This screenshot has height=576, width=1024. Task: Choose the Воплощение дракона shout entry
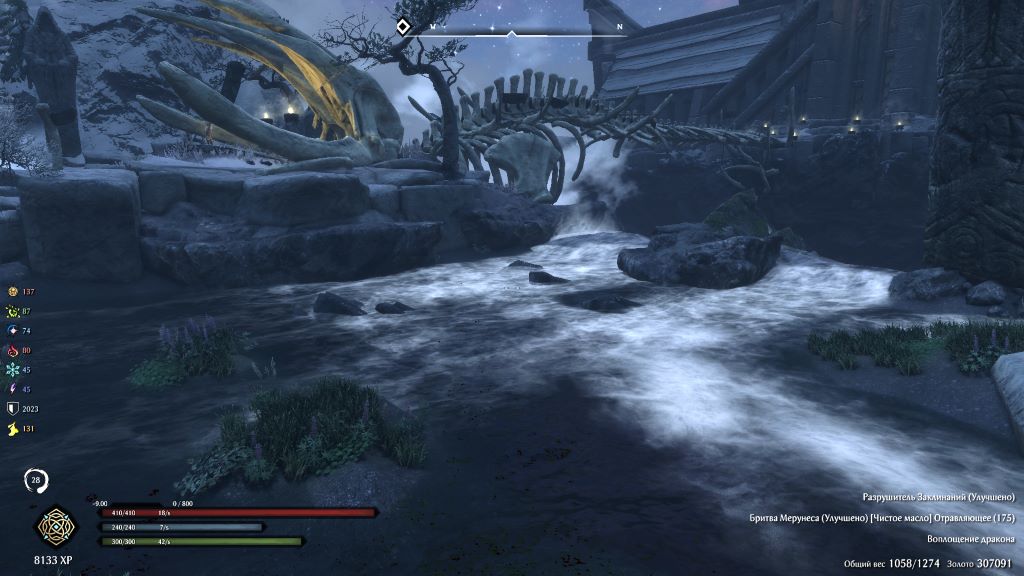pos(970,539)
